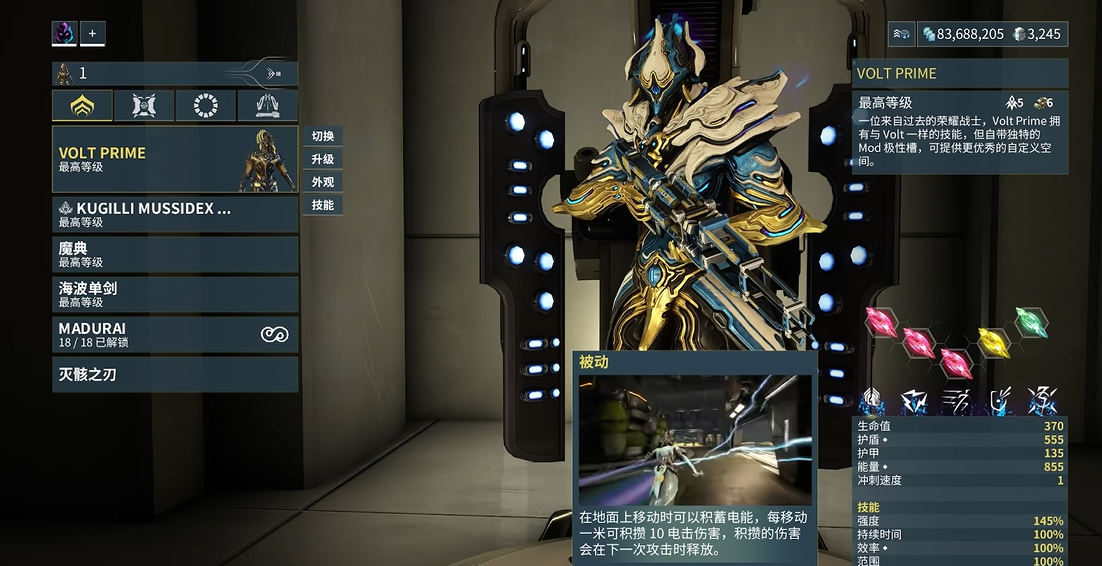
Task: Select the 海波单剑 melee slot
Action: click(175, 294)
